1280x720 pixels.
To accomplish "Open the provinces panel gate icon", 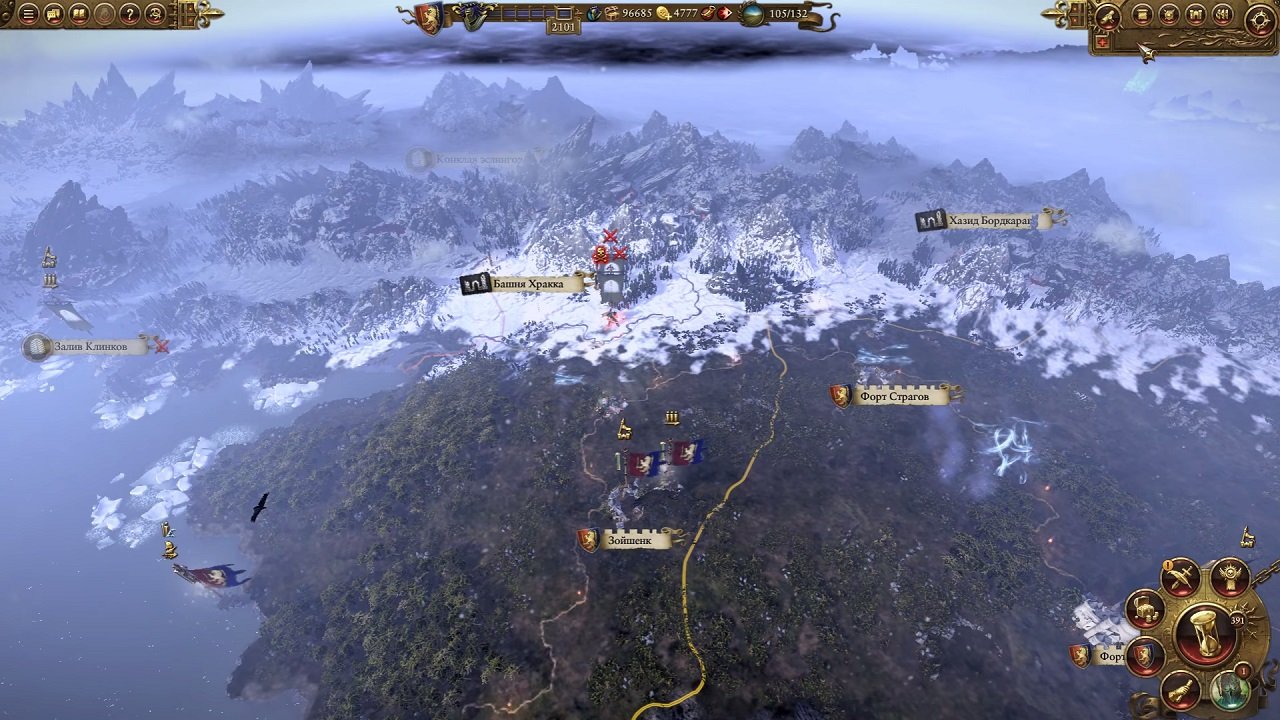I will pos(1196,15).
